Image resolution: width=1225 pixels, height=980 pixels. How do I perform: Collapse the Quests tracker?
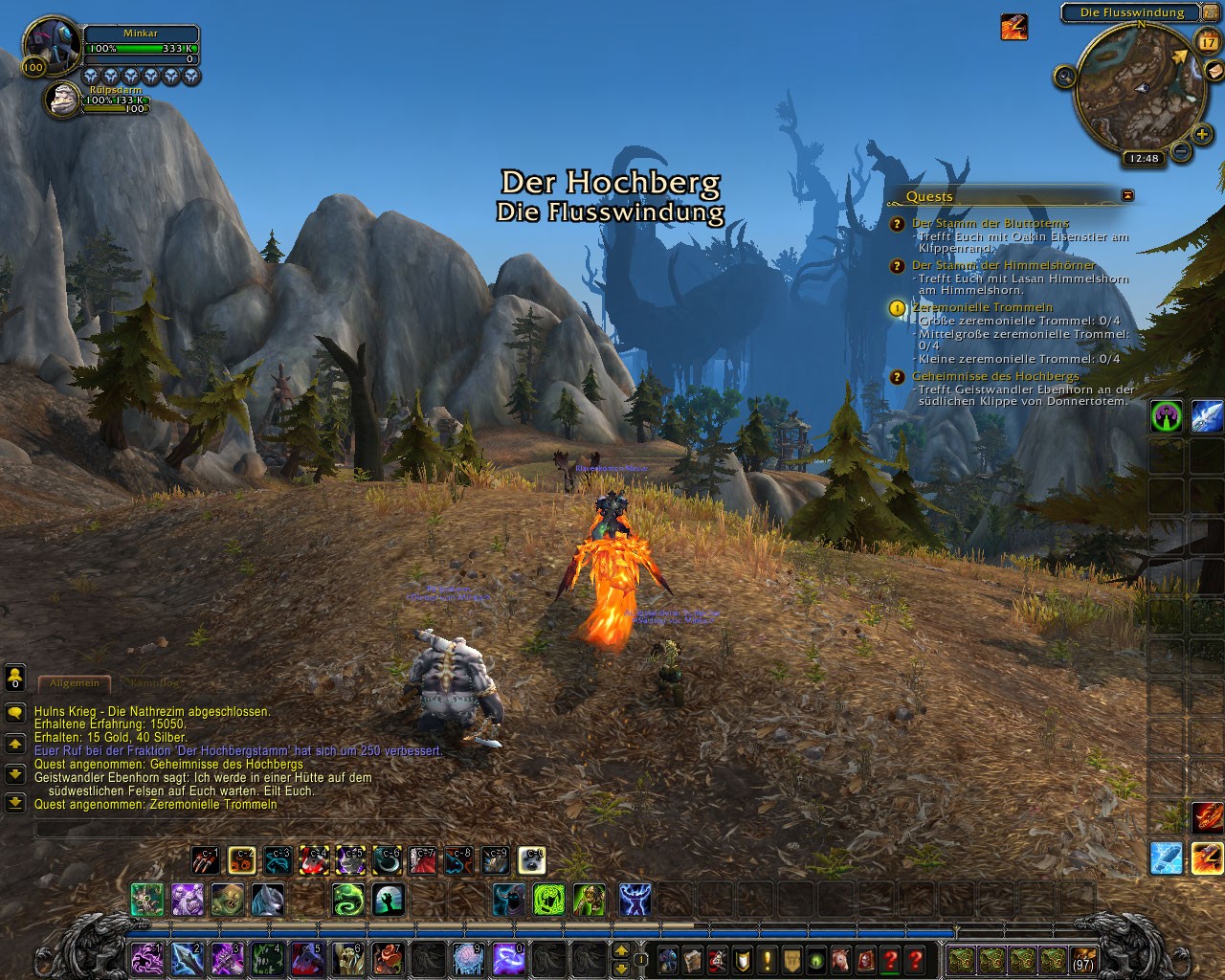pos(1127,195)
